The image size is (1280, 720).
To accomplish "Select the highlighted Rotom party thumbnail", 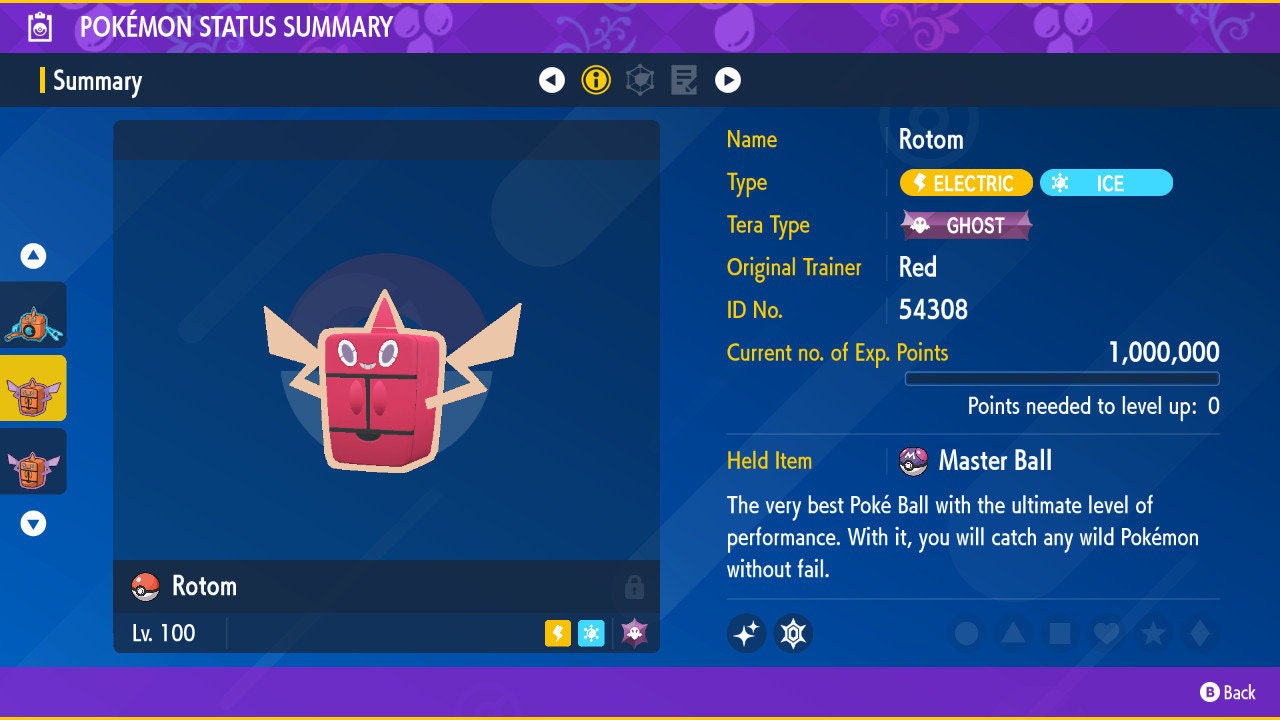I will click(x=32, y=389).
